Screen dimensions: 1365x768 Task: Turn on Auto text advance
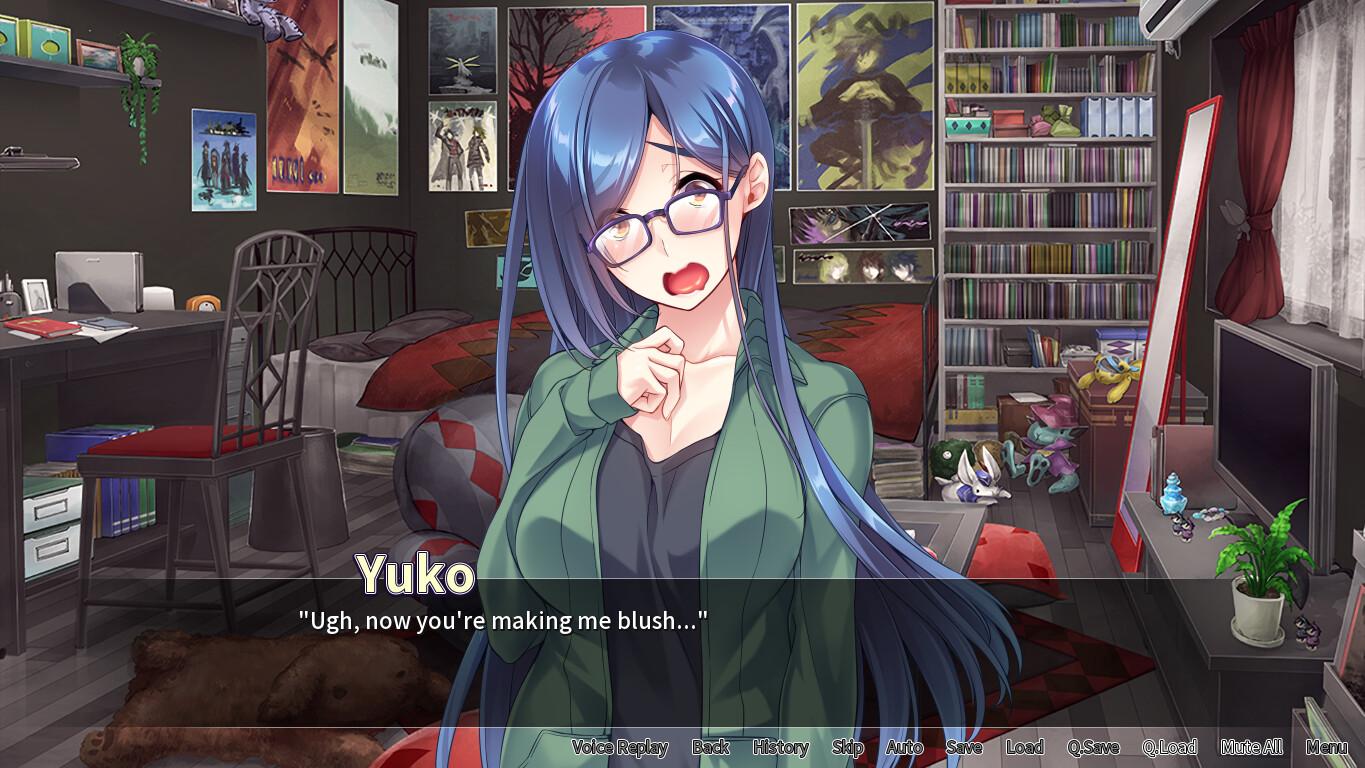point(902,747)
